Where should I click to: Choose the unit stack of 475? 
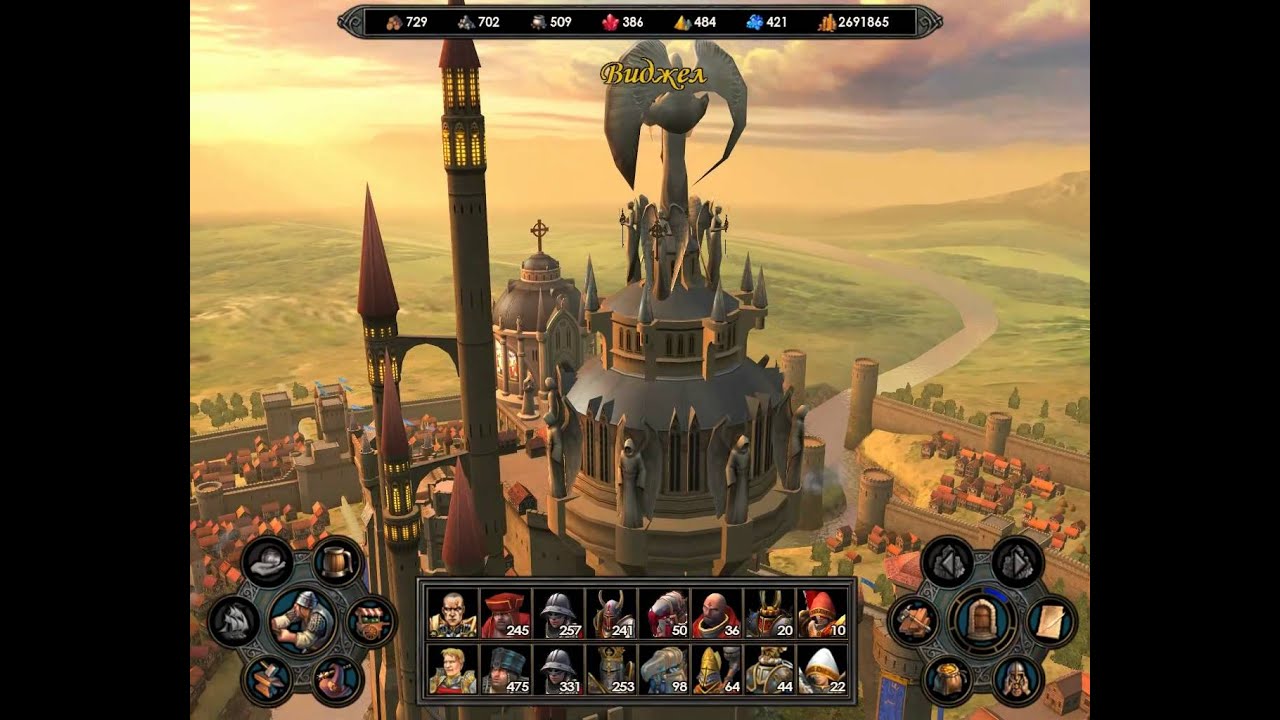pos(505,669)
